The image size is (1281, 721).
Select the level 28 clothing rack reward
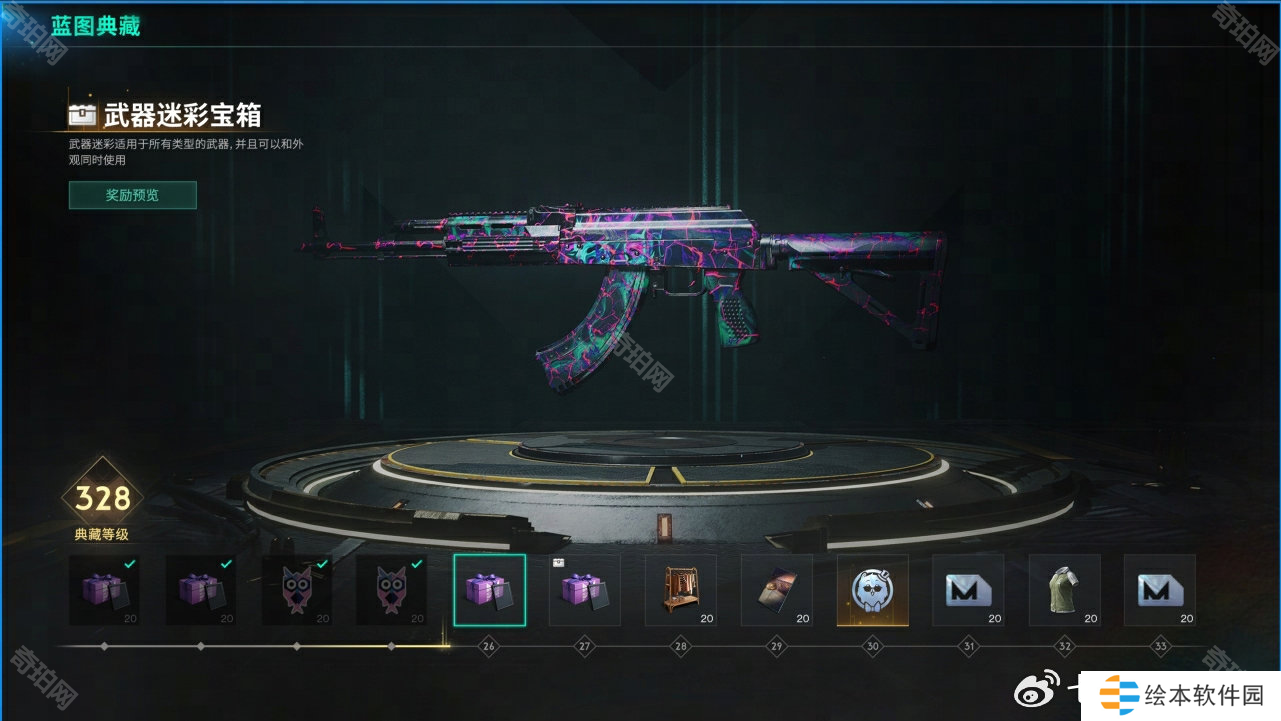point(681,590)
